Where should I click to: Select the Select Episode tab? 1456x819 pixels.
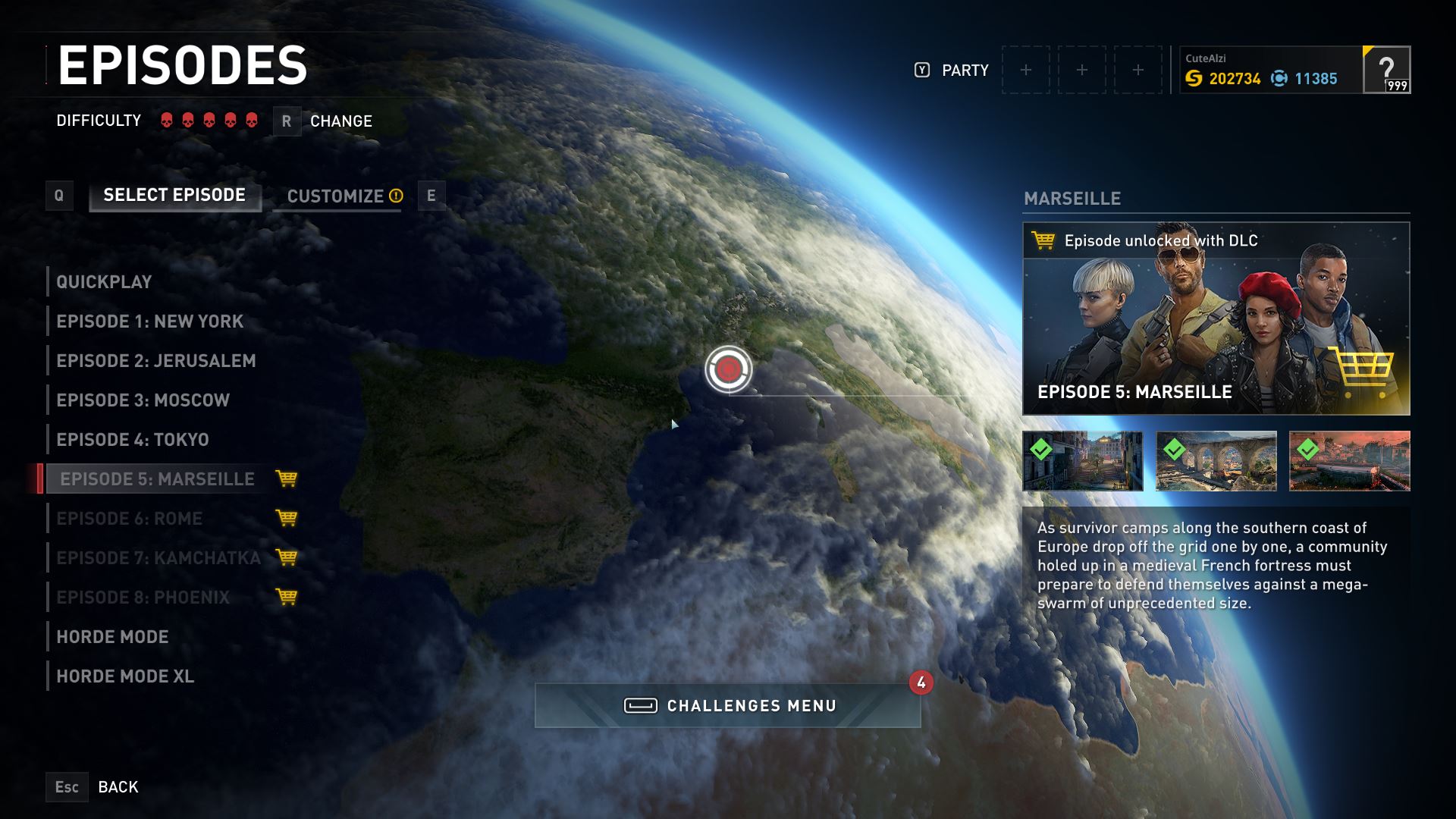click(173, 194)
